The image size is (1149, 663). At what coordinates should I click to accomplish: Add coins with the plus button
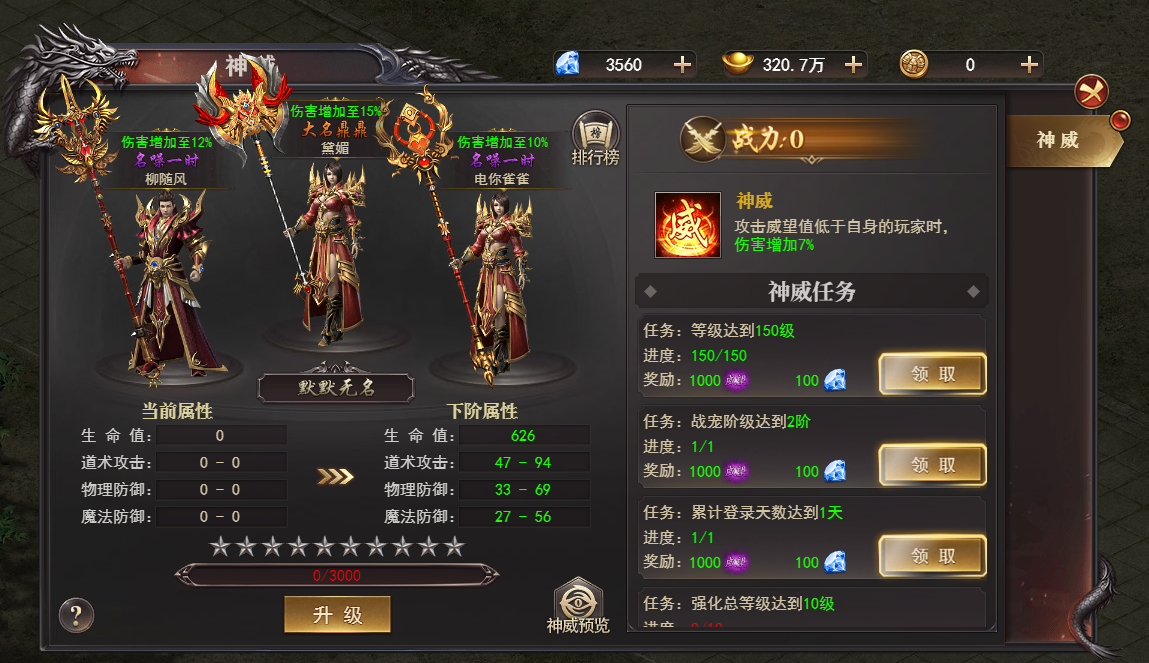tap(1029, 65)
